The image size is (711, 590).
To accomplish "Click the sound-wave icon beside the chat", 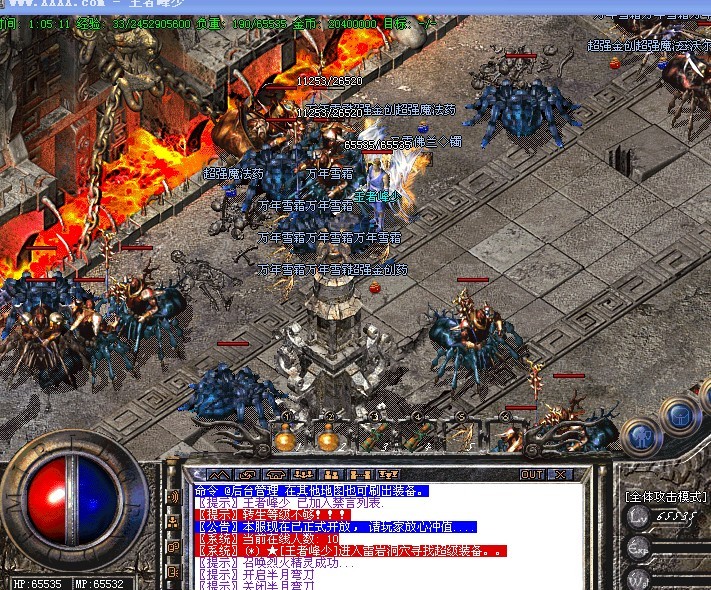I will point(172,496).
